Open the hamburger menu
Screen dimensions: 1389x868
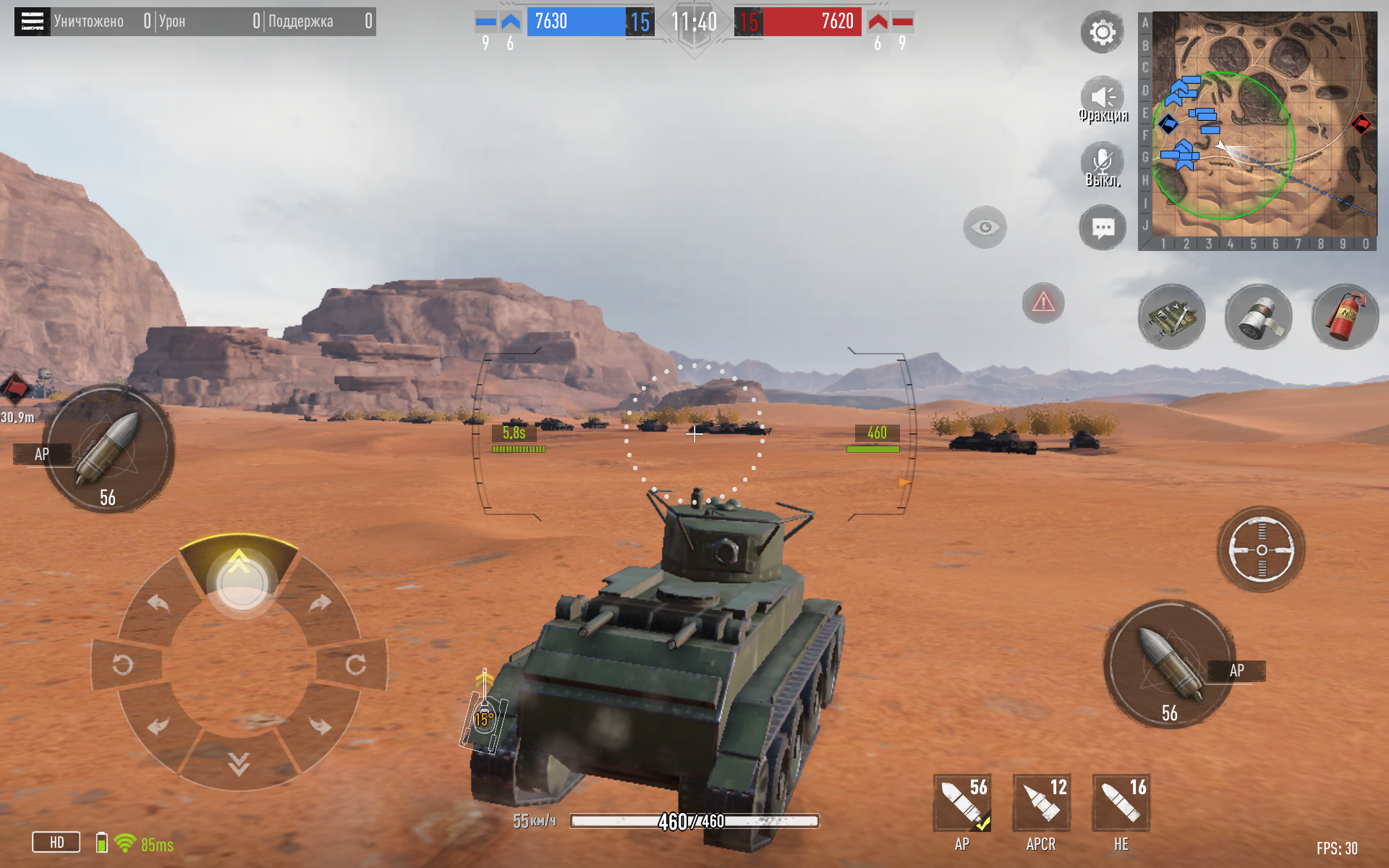(x=32, y=22)
